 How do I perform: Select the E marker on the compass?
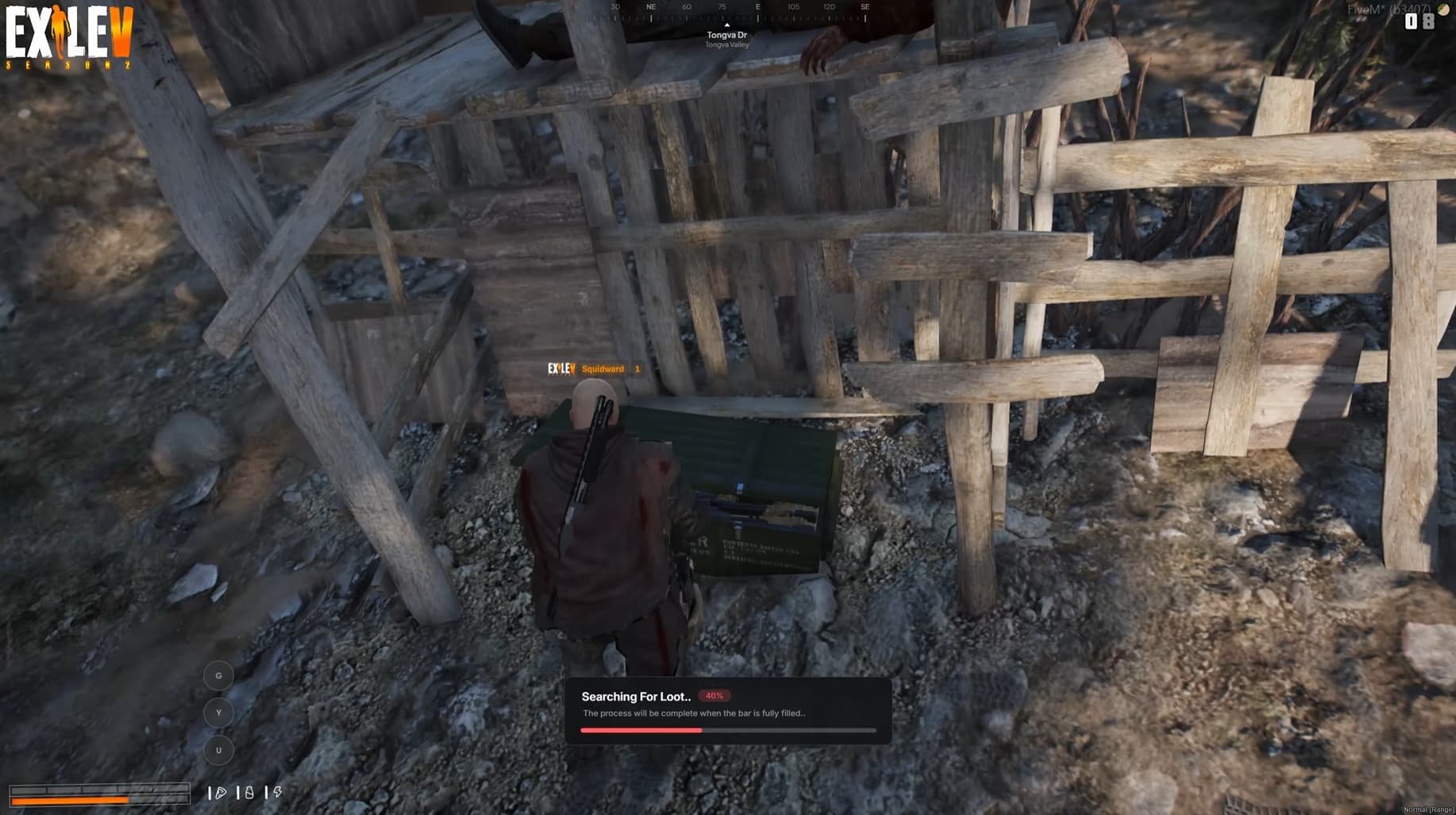[x=758, y=6]
